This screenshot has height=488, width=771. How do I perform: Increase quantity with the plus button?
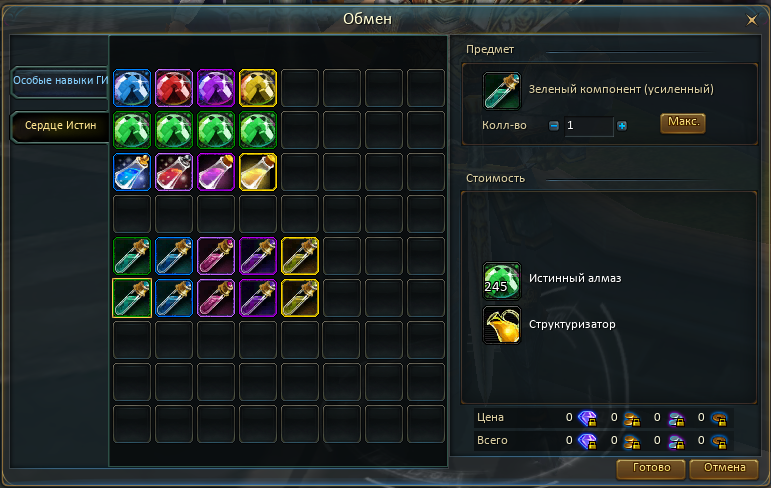[622, 126]
